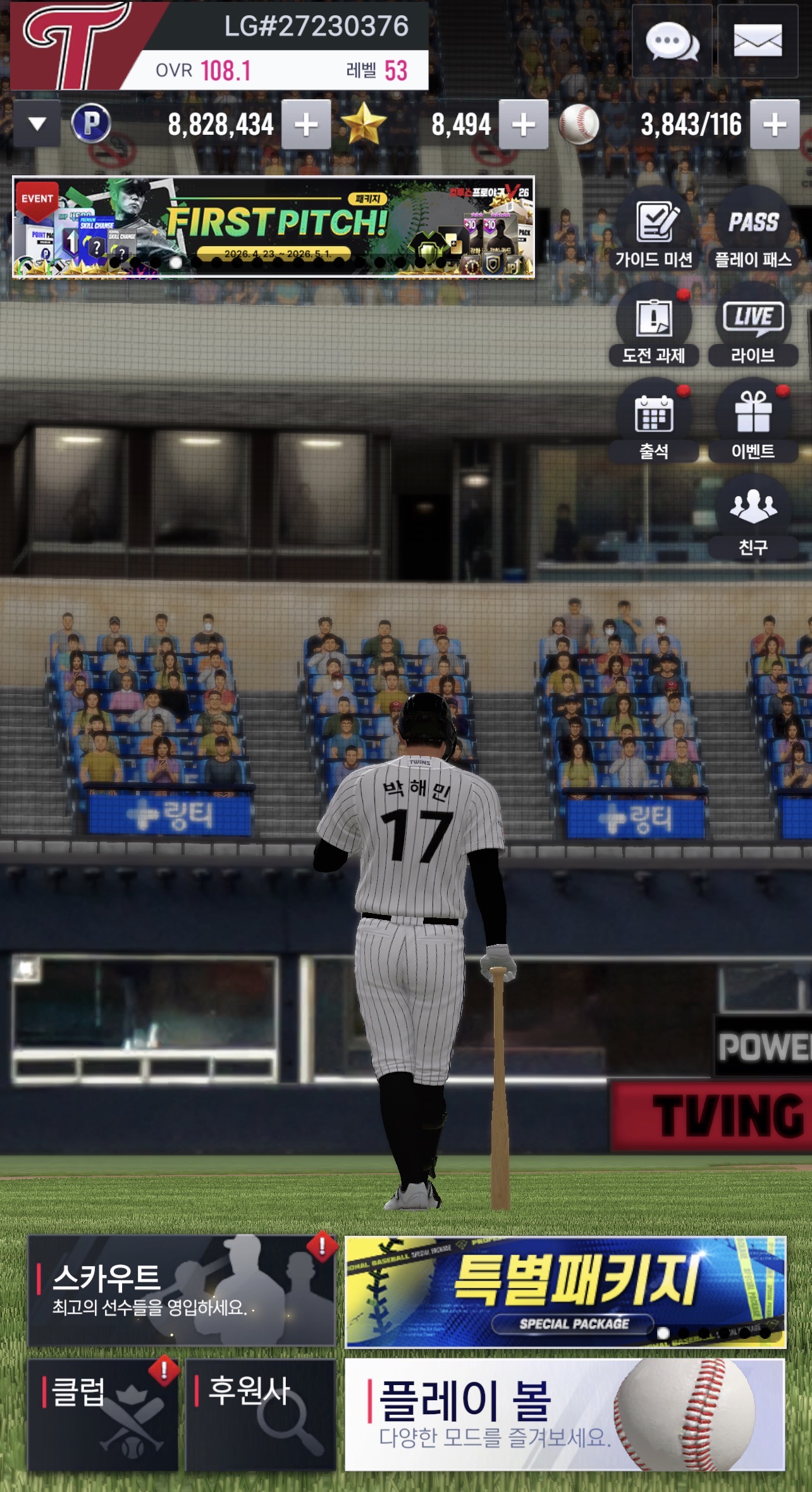Add more gold stars with the plus button
This screenshot has width=812, height=1492.
click(x=523, y=125)
